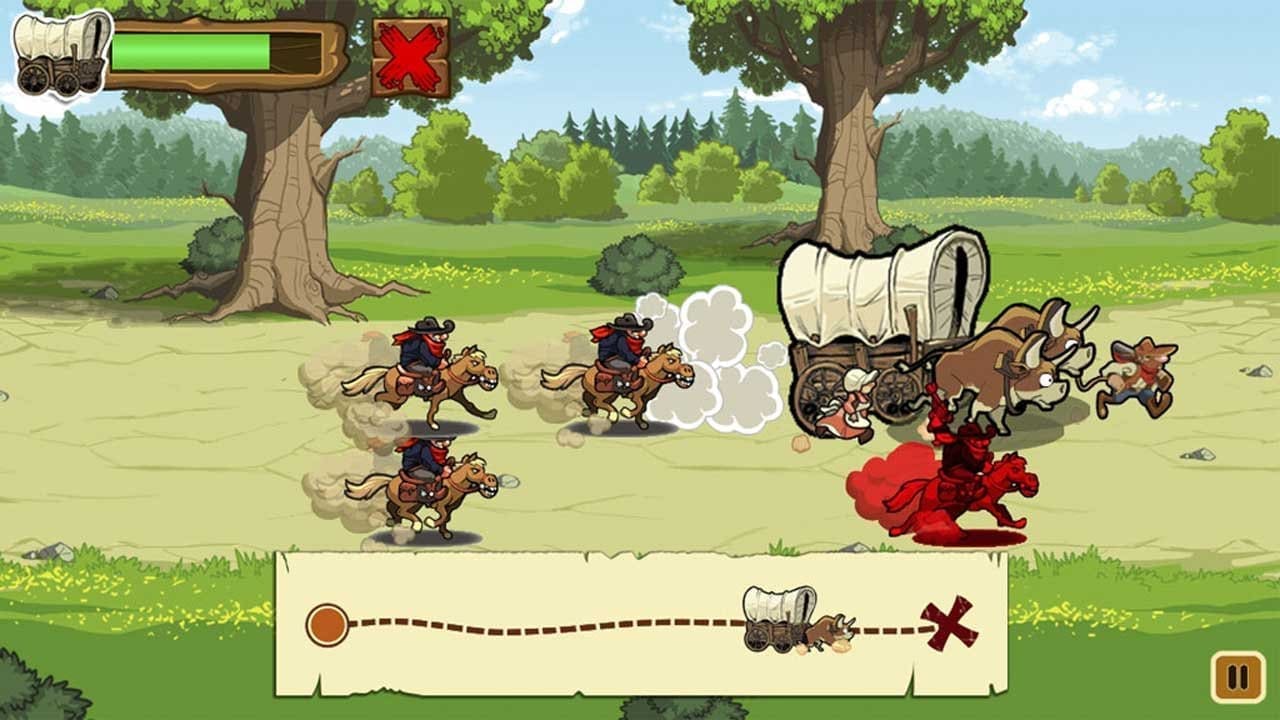Select the lead bandit rider in front
This screenshot has width=1280, height=720.
pos(630,365)
